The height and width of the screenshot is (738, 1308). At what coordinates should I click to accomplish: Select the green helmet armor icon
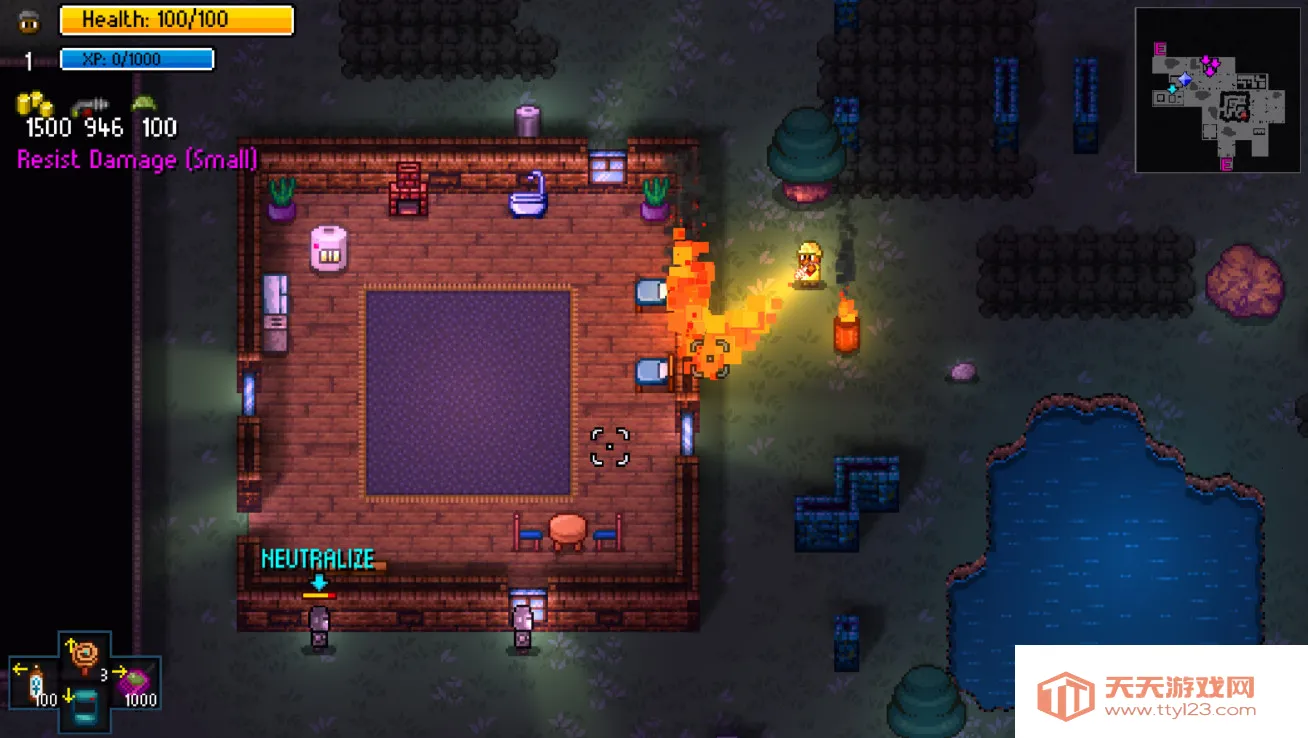(x=145, y=104)
